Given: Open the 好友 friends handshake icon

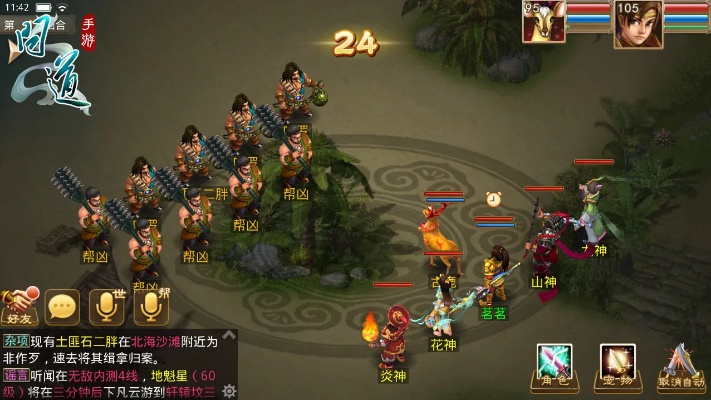Looking at the screenshot, I should click(20, 305).
